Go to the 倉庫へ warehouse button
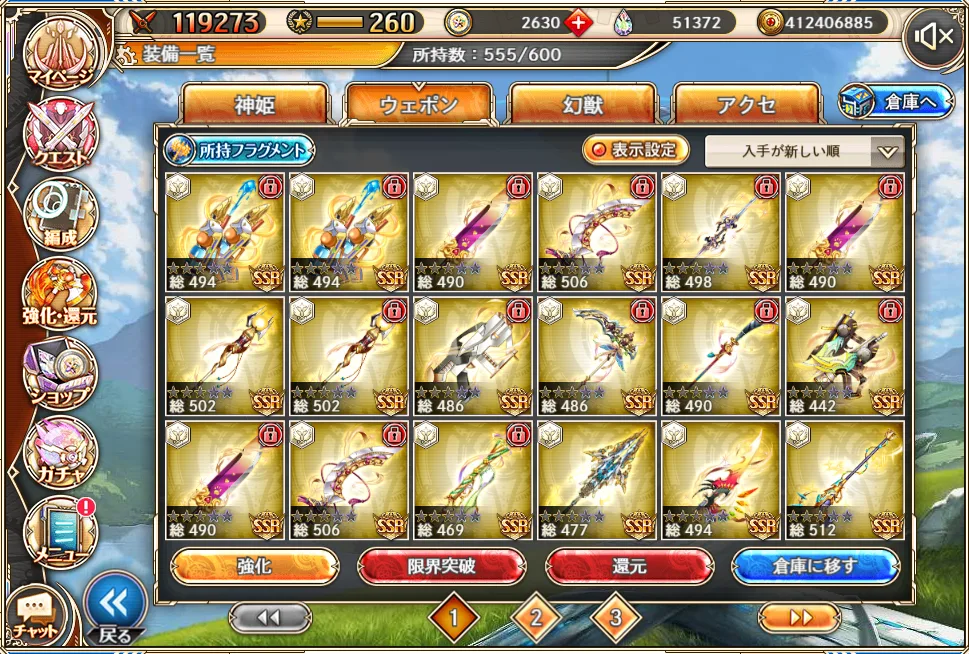Screen dimensions: 969x654 tap(896, 102)
